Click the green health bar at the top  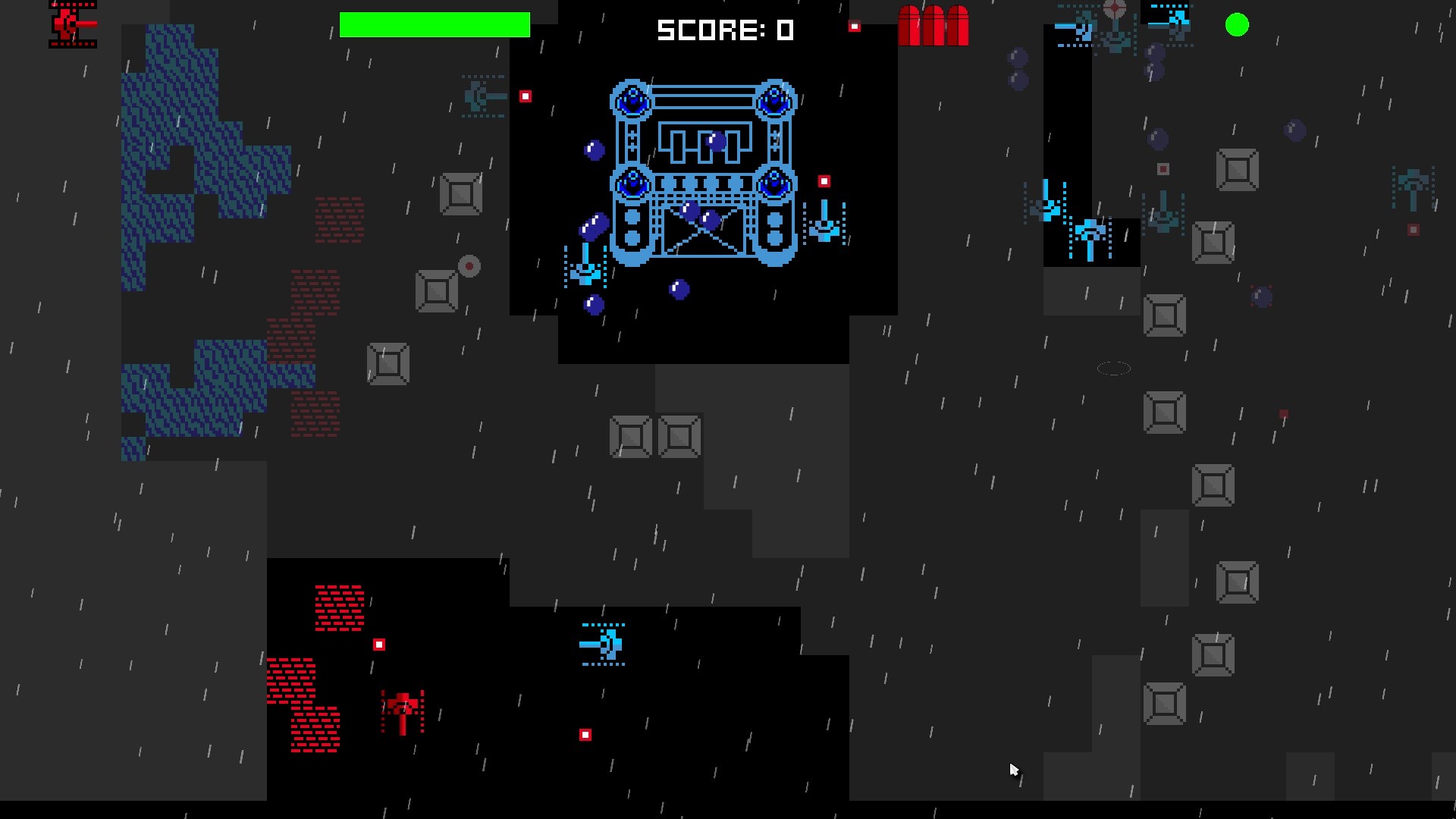[436, 25]
